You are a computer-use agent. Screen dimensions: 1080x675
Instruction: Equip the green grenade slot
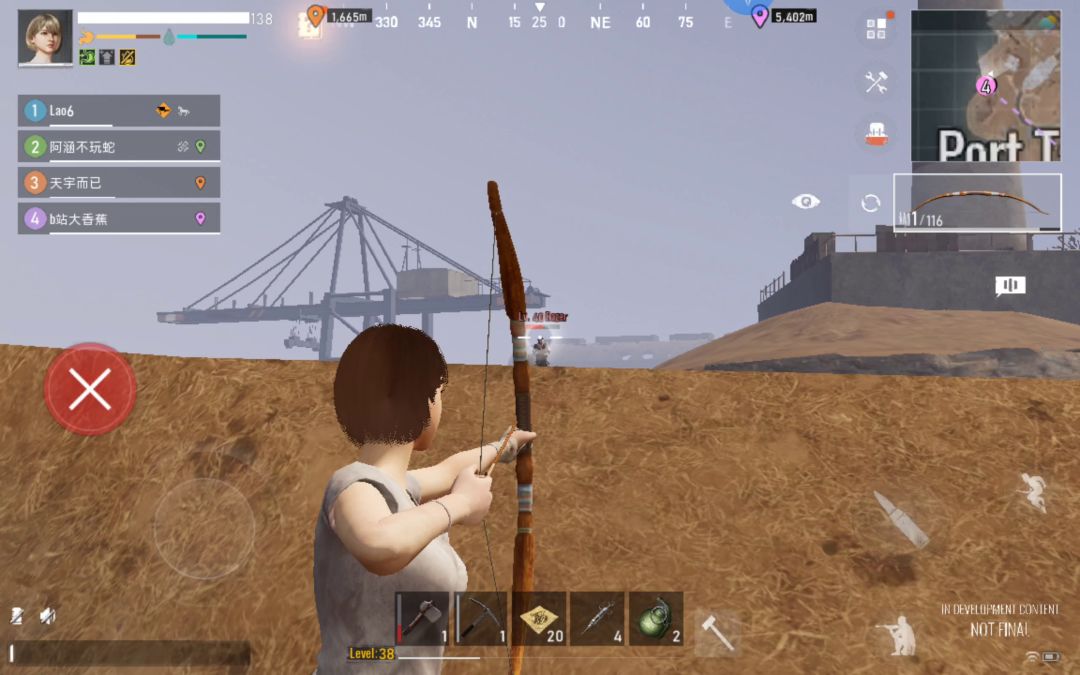click(656, 618)
